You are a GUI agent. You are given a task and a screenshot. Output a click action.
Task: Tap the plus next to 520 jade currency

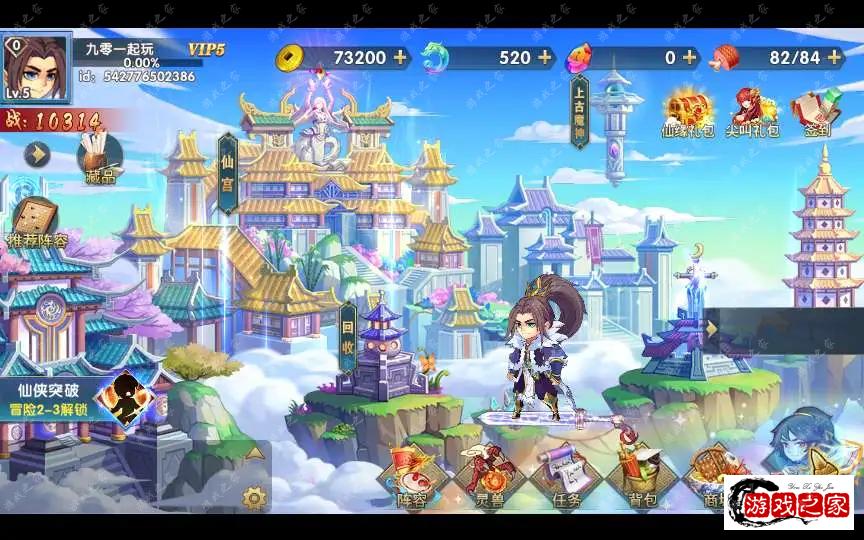[x=545, y=57]
